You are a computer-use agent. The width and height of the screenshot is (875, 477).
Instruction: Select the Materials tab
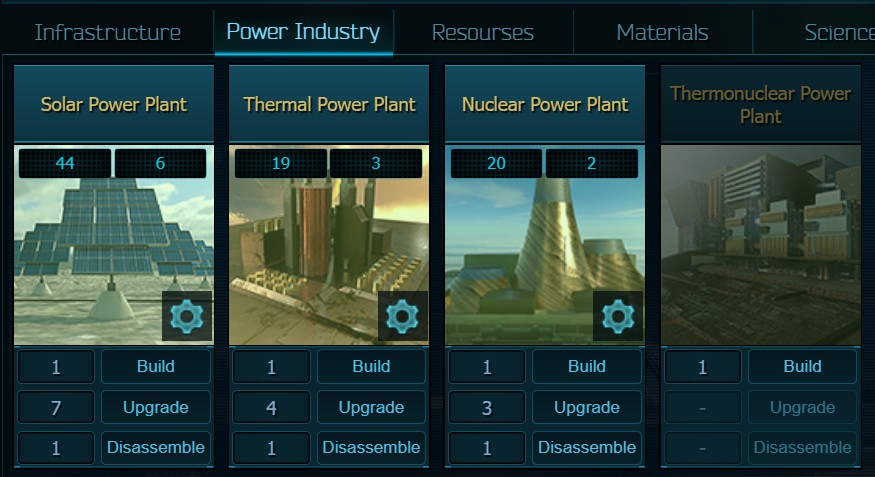[x=662, y=32]
